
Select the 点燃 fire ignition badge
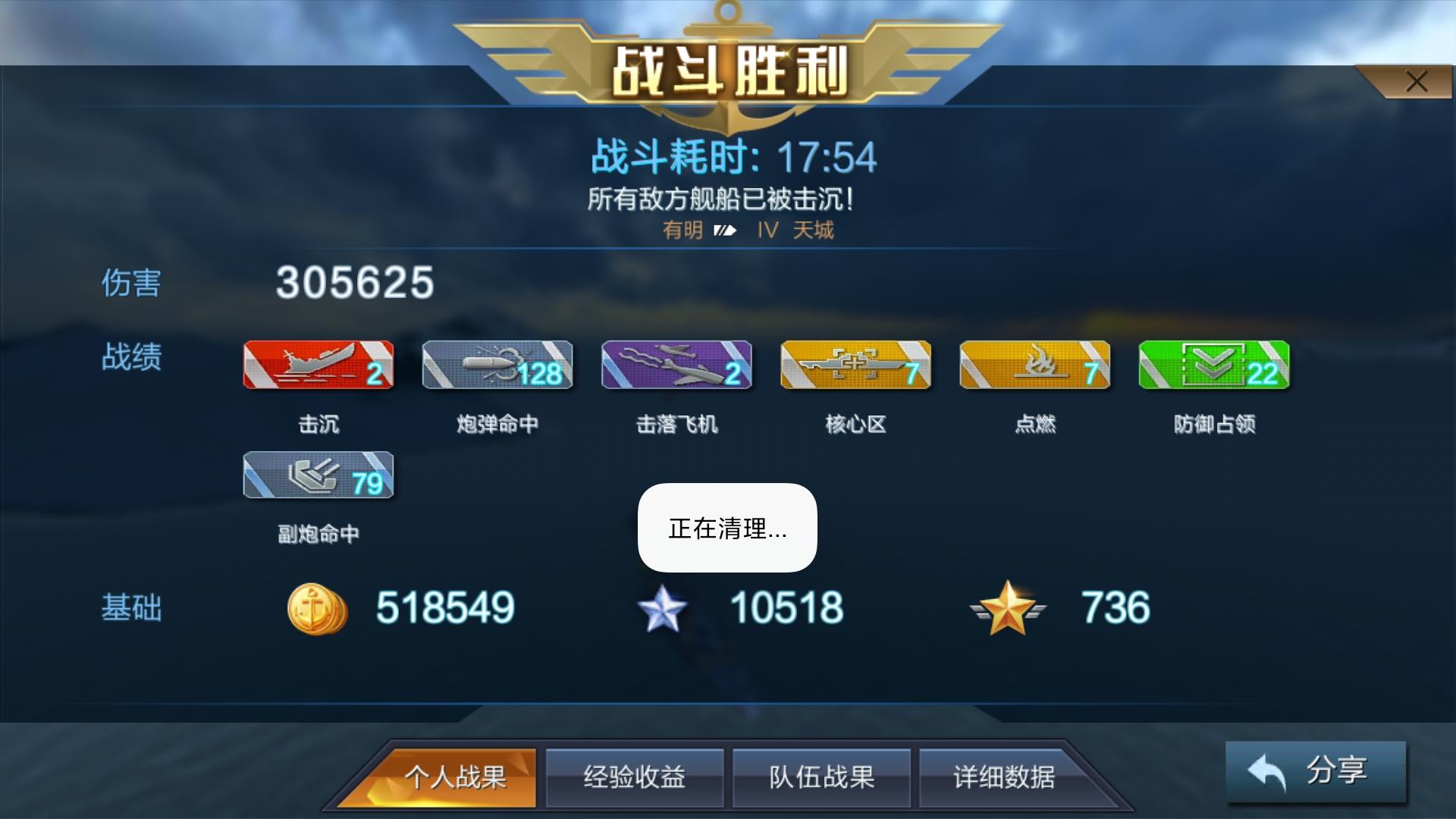[1034, 366]
